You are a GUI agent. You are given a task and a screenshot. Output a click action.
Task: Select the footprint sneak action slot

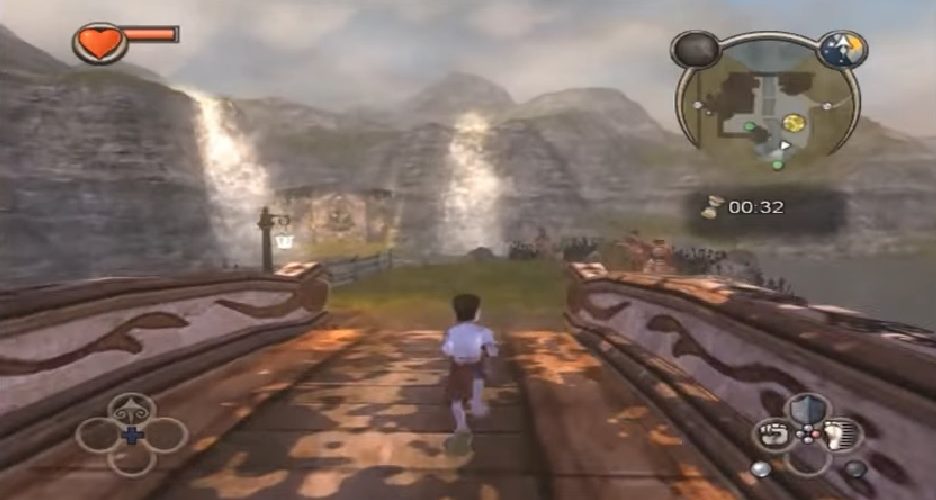(x=840, y=435)
